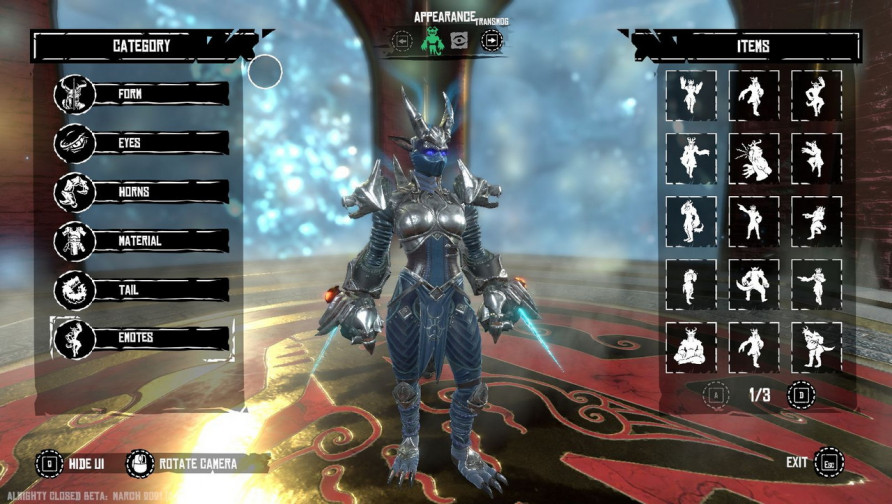
Task: Switch to the eye icon Transmog tab
Action: pos(461,41)
